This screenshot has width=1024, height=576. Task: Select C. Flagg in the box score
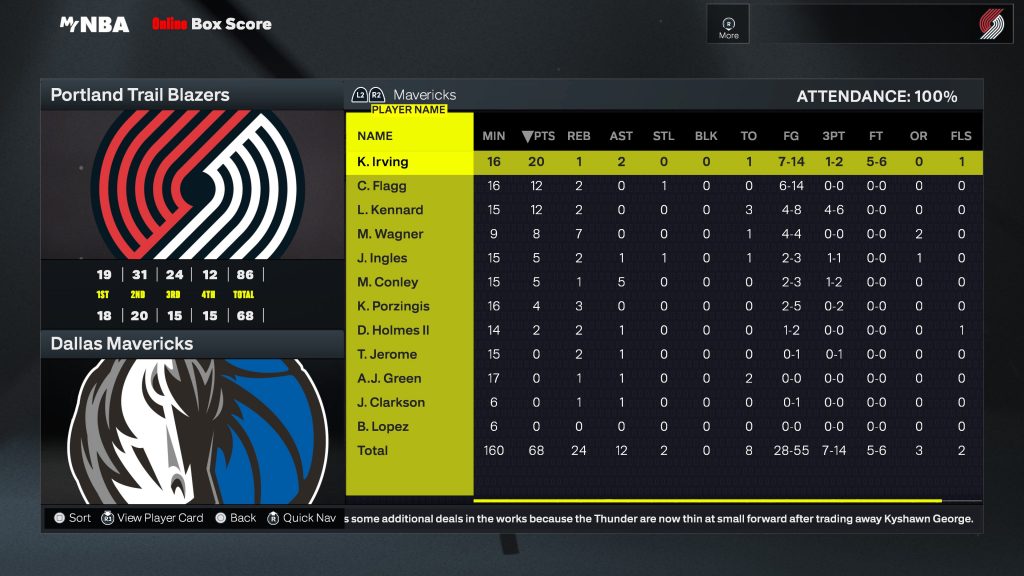[x=382, y=186]
